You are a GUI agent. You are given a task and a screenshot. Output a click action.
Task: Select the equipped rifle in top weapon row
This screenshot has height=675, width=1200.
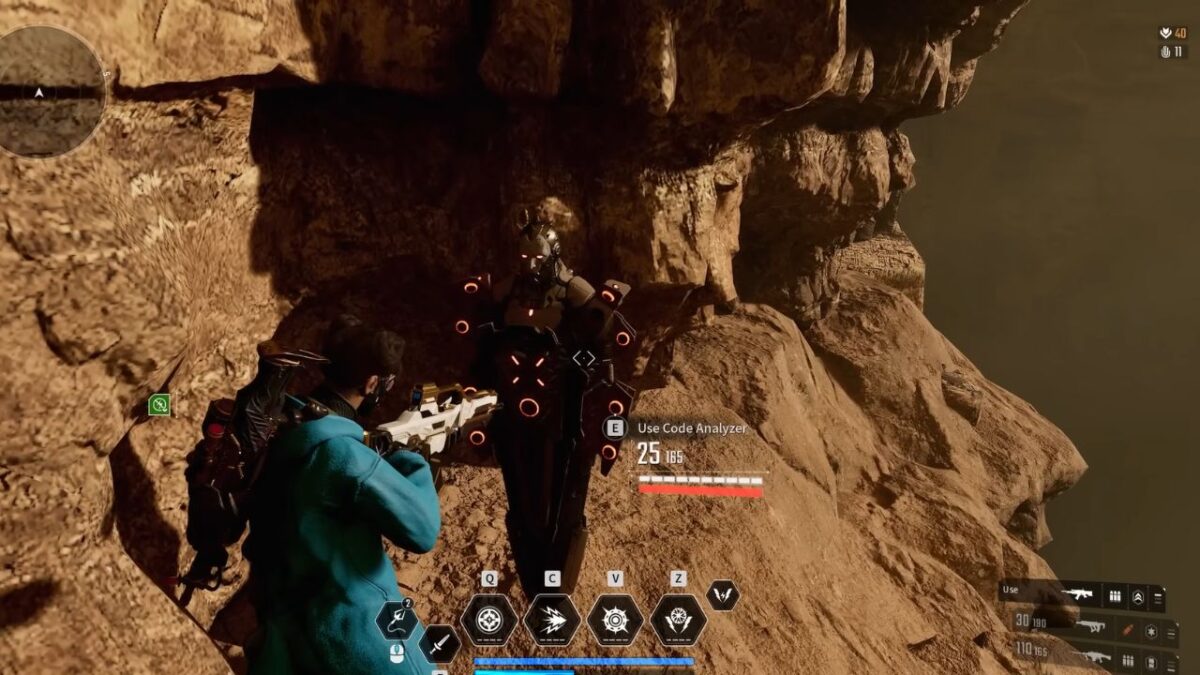[x=1077, y=596]
